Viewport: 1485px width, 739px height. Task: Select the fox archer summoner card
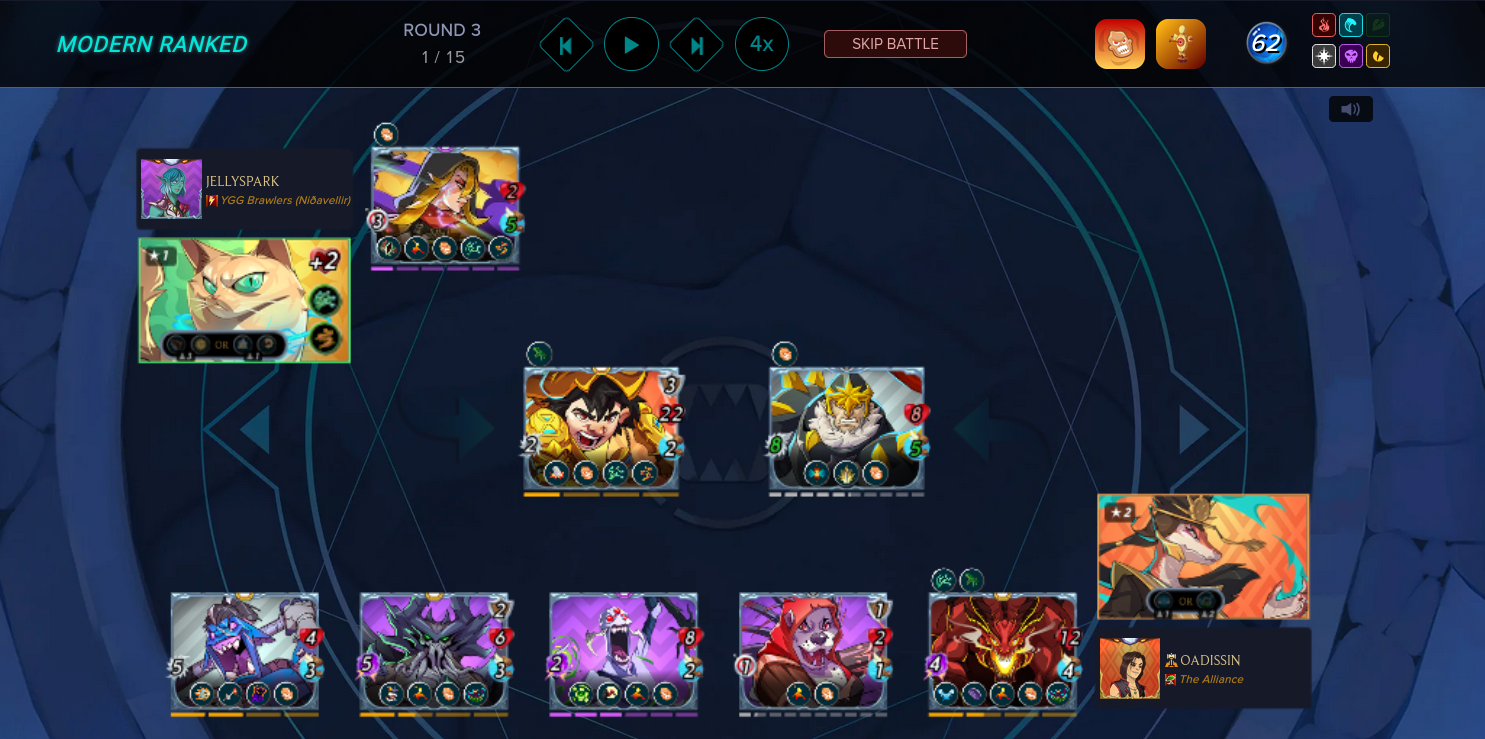click(1203, 556)
